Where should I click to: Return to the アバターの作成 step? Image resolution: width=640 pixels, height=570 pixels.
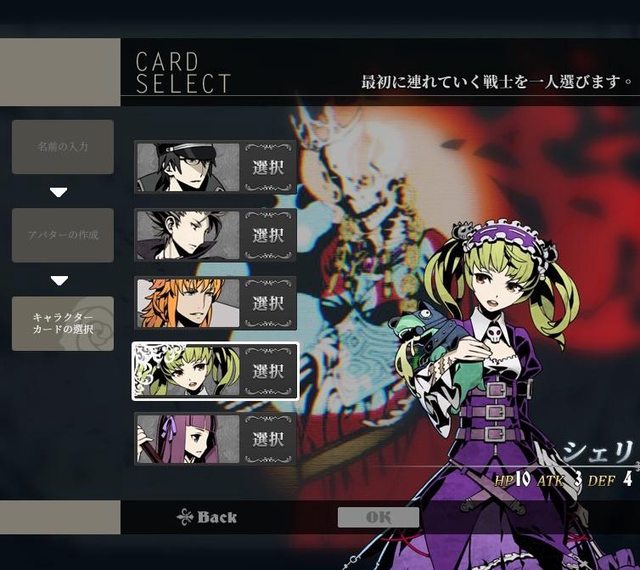coord(63,235)
